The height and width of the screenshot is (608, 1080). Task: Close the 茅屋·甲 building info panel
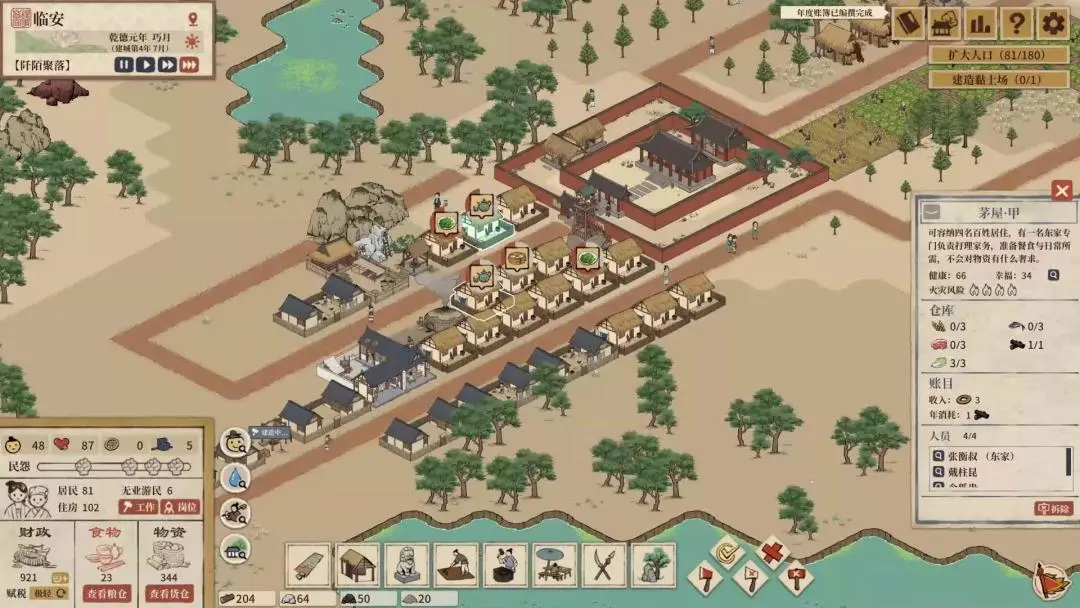tap(1062, 190)
